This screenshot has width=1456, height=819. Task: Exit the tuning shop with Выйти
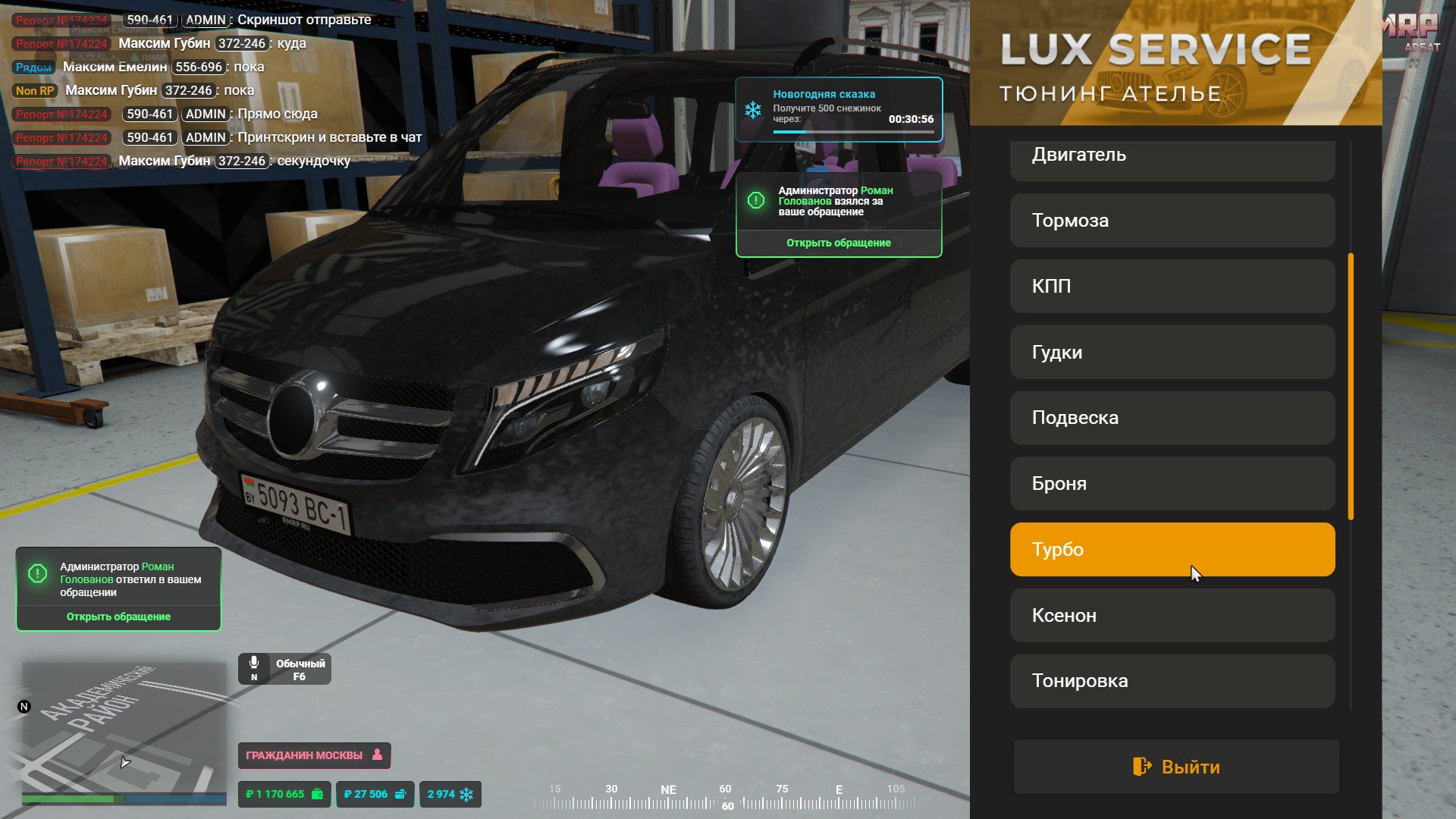[1176, 767]
